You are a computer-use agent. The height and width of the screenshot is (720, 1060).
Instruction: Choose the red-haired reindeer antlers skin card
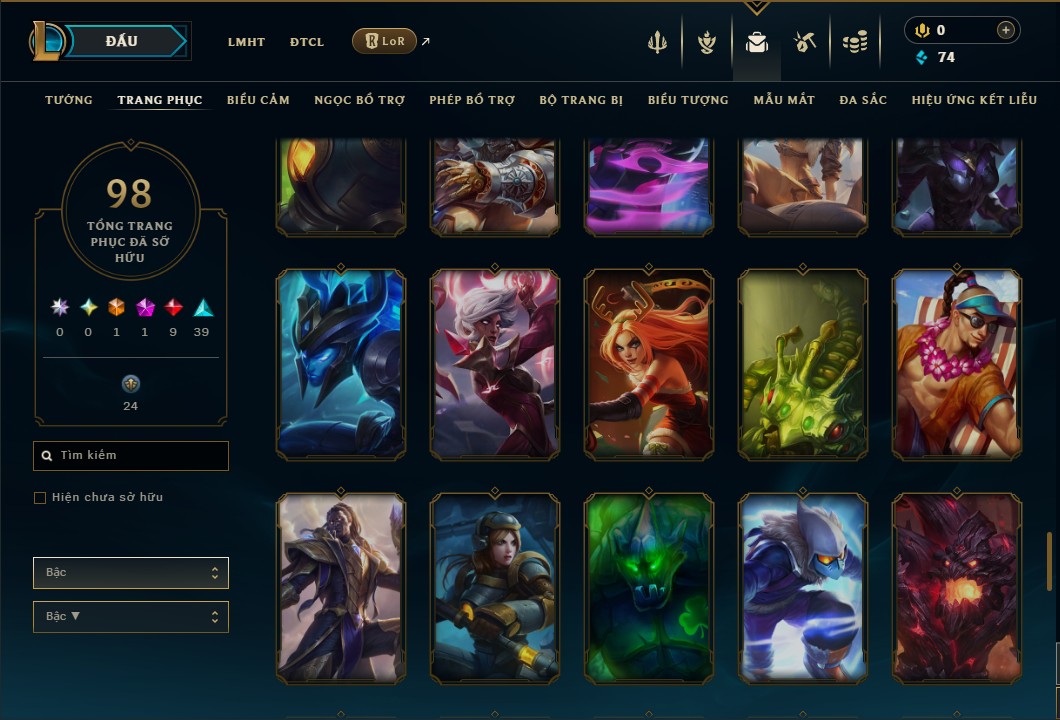(x=648, y=365)
